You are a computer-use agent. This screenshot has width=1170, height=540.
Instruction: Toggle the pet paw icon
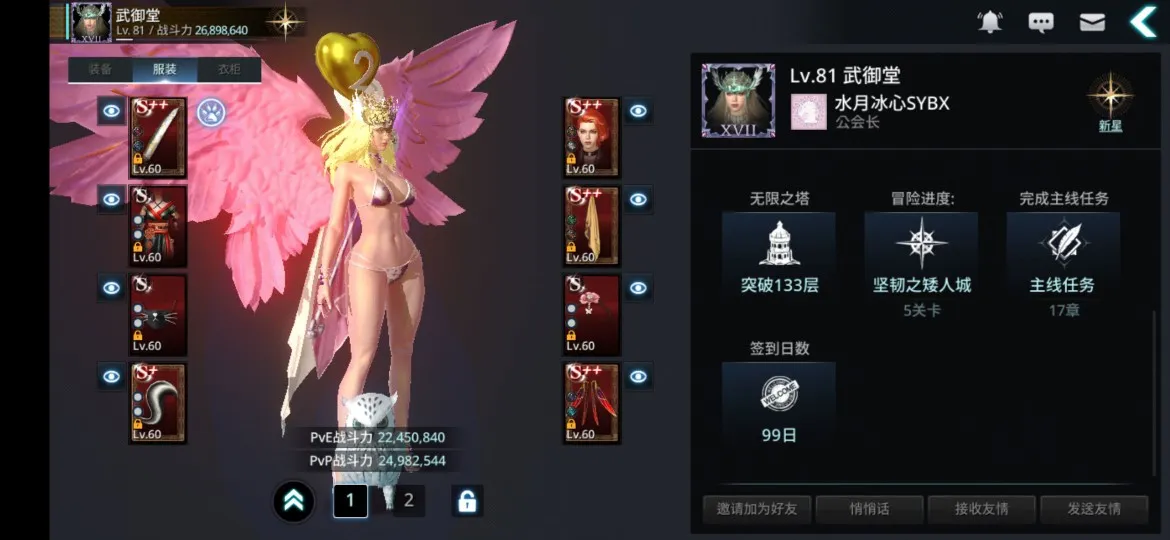coord(211,111)
